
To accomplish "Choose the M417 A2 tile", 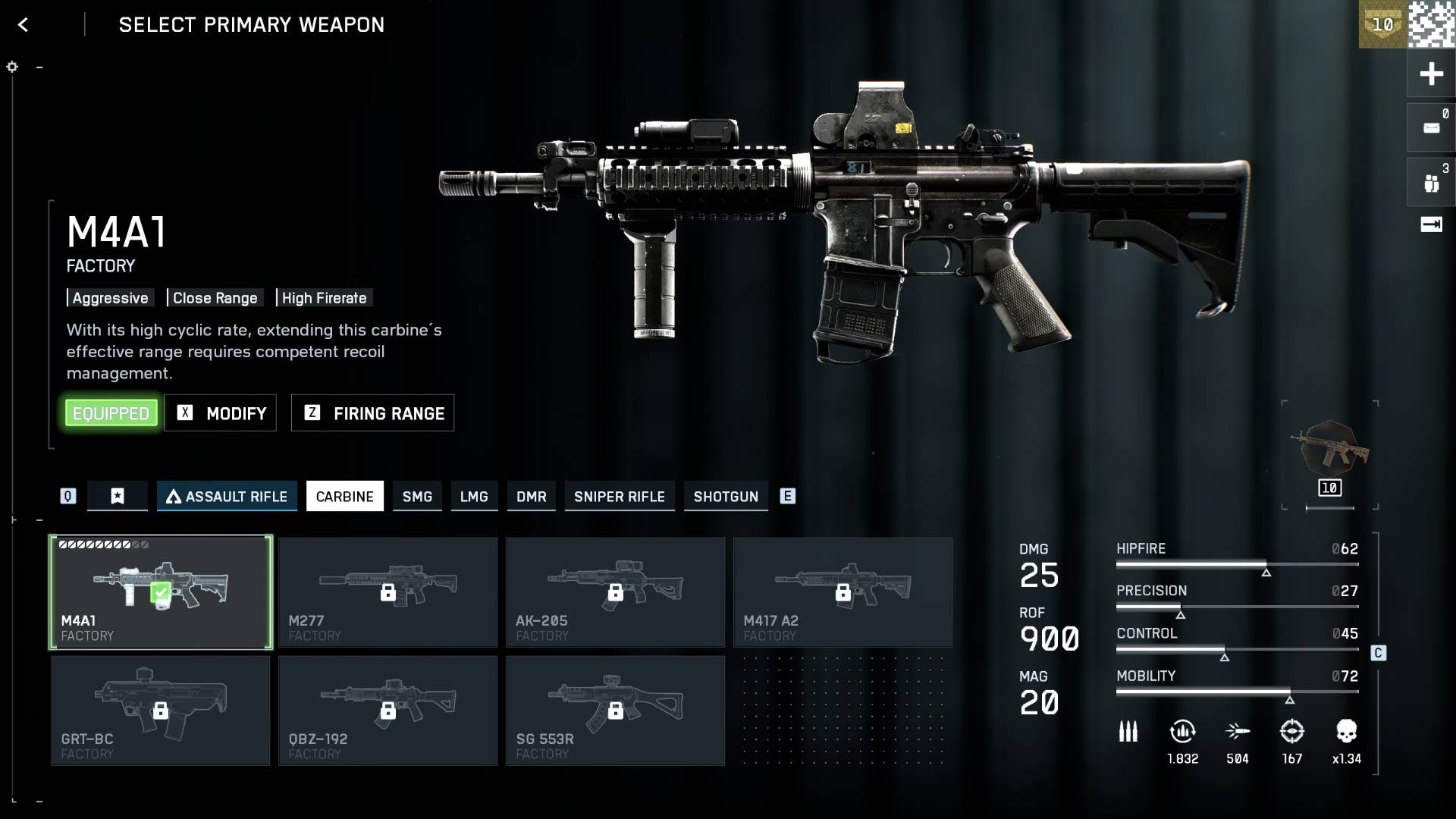I will [843, 592].
